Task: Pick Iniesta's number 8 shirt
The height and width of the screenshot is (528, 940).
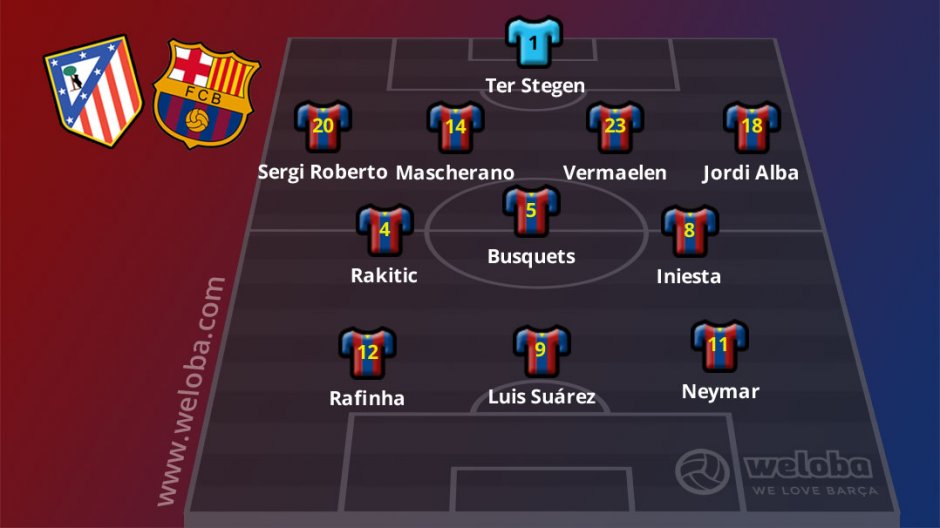Action: (689, 231)
